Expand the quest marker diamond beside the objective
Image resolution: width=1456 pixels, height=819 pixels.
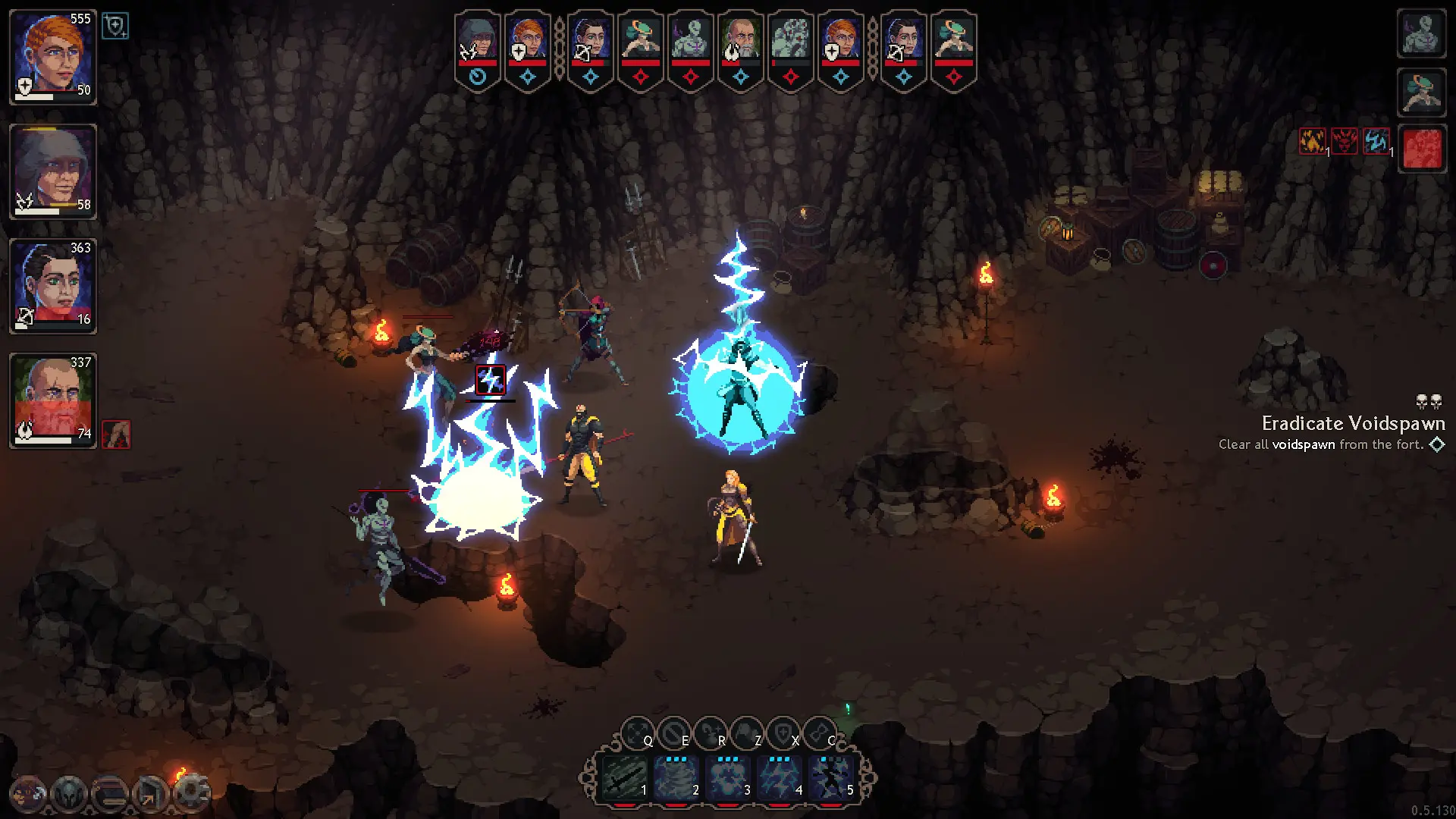[x=1437, y=445]
